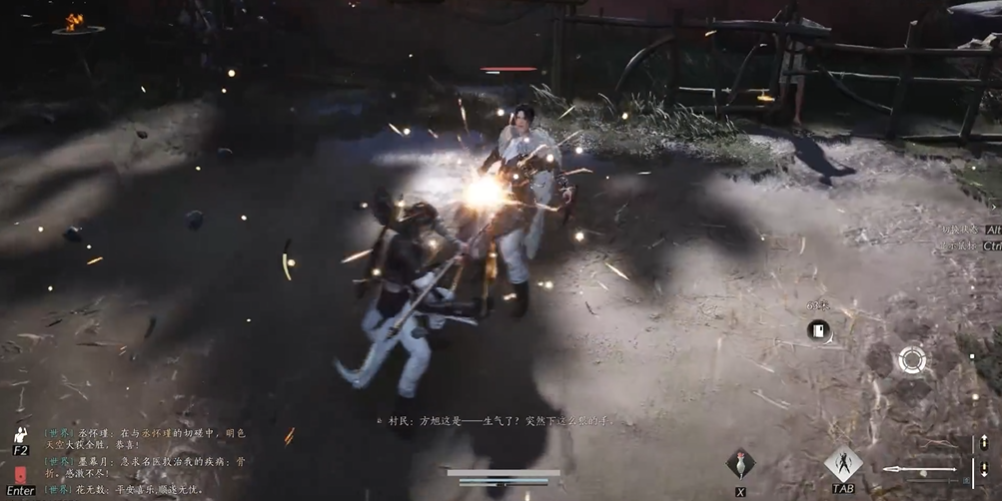This screenshot has height=501, width=1002.
Task: Open the emote figure icon above F2
Action: pyautogui.click(x=20, y=436)
